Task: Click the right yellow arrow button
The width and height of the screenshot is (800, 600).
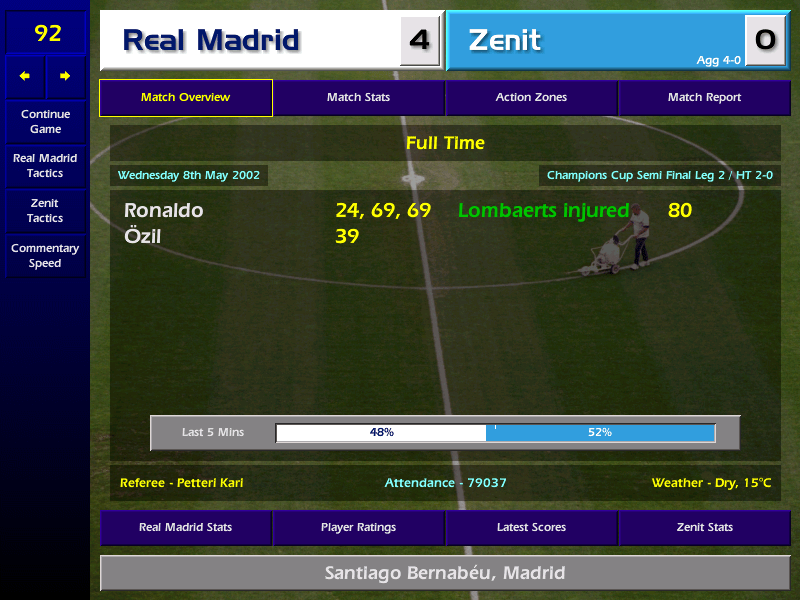Action: point(65,76)
